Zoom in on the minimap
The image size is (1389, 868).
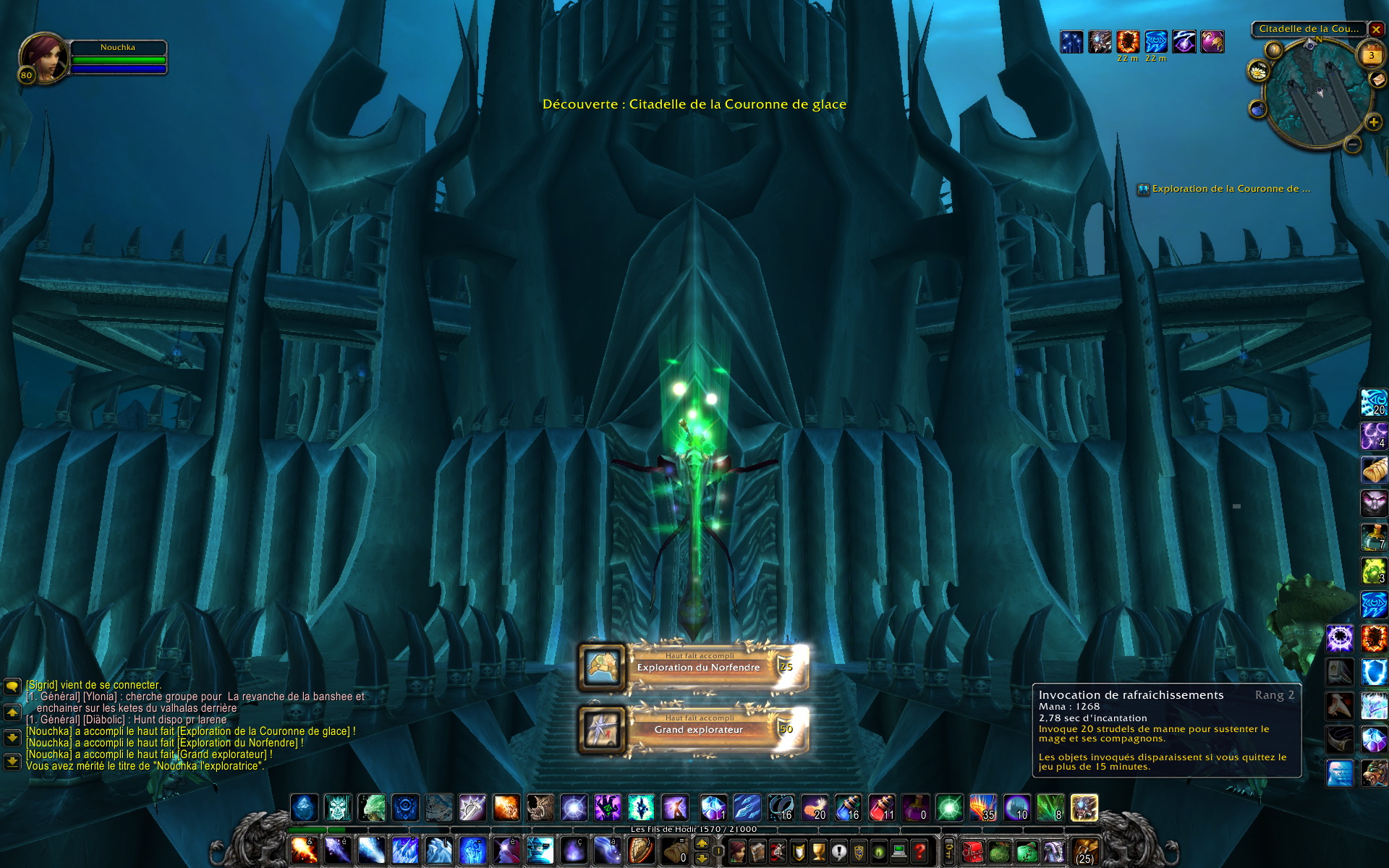[x=1373, y=122]
